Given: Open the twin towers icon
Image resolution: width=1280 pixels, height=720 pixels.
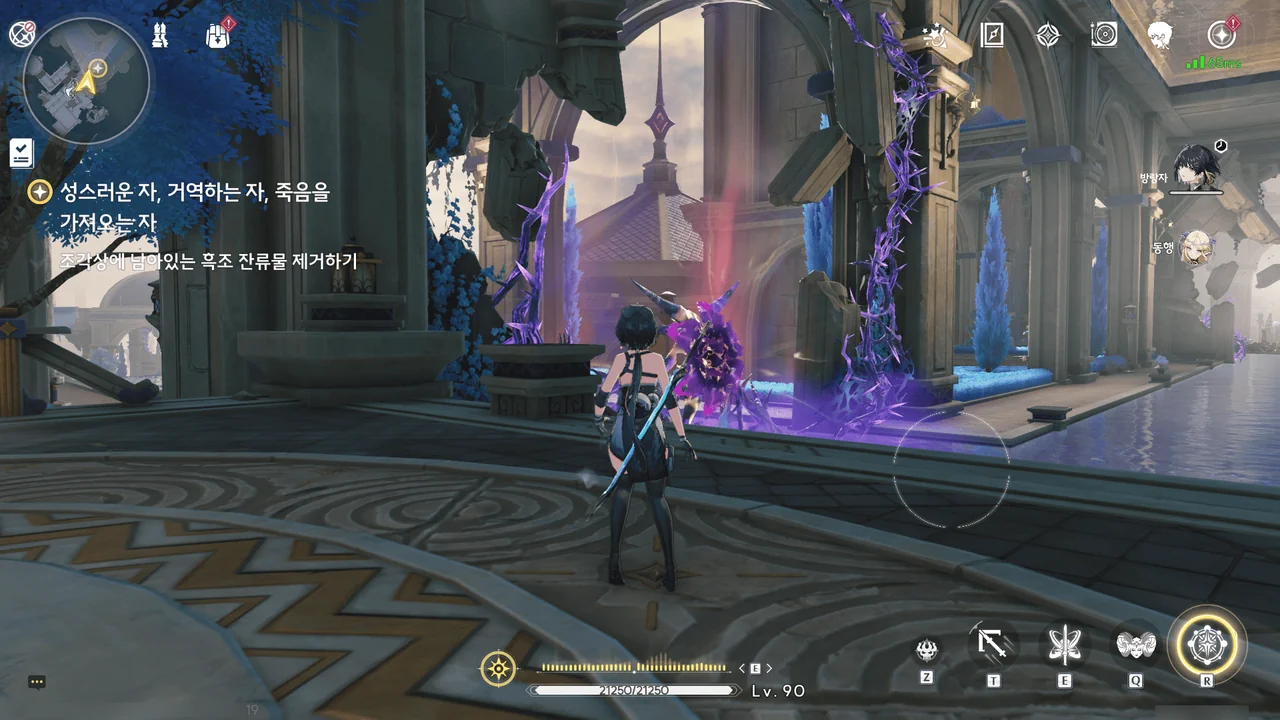Looking at the screenshot, I should tap(160, 36).
